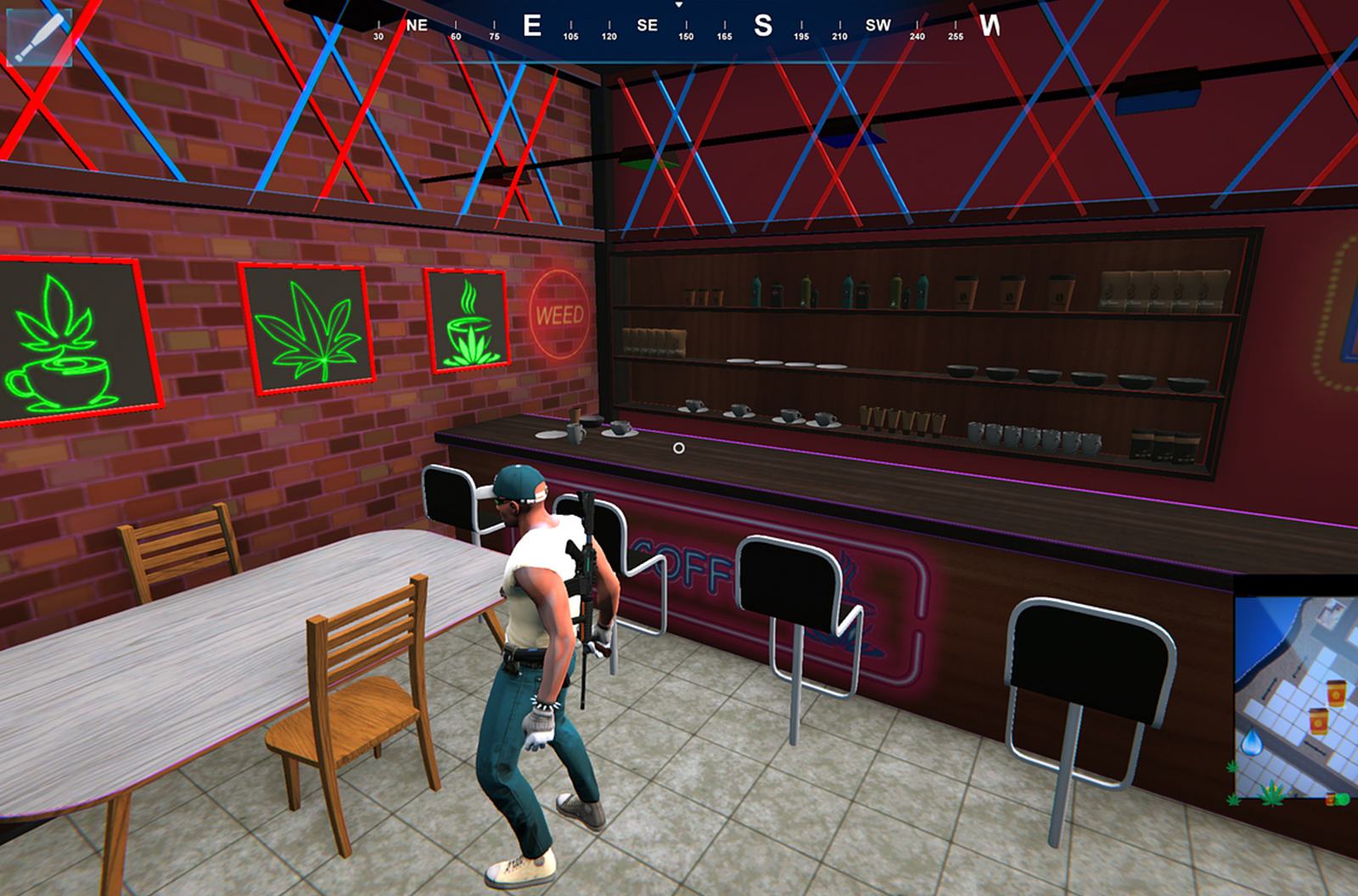Select the baseball bat weapon slot
The width and height of the screenshot is (1358, 896).
point(38,36)
